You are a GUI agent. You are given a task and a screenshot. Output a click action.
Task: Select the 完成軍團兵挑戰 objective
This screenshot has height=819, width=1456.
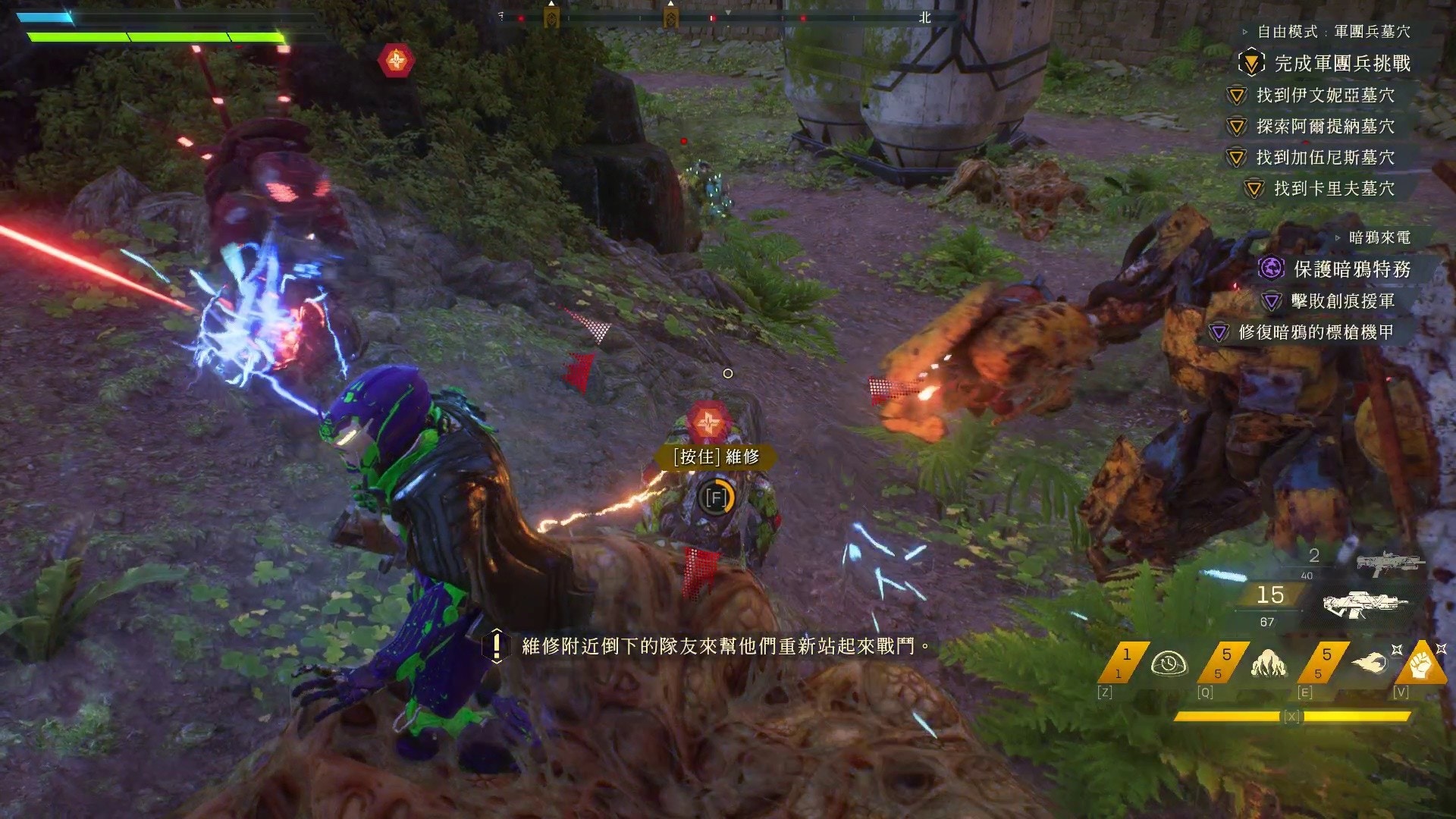(1341, 64)
